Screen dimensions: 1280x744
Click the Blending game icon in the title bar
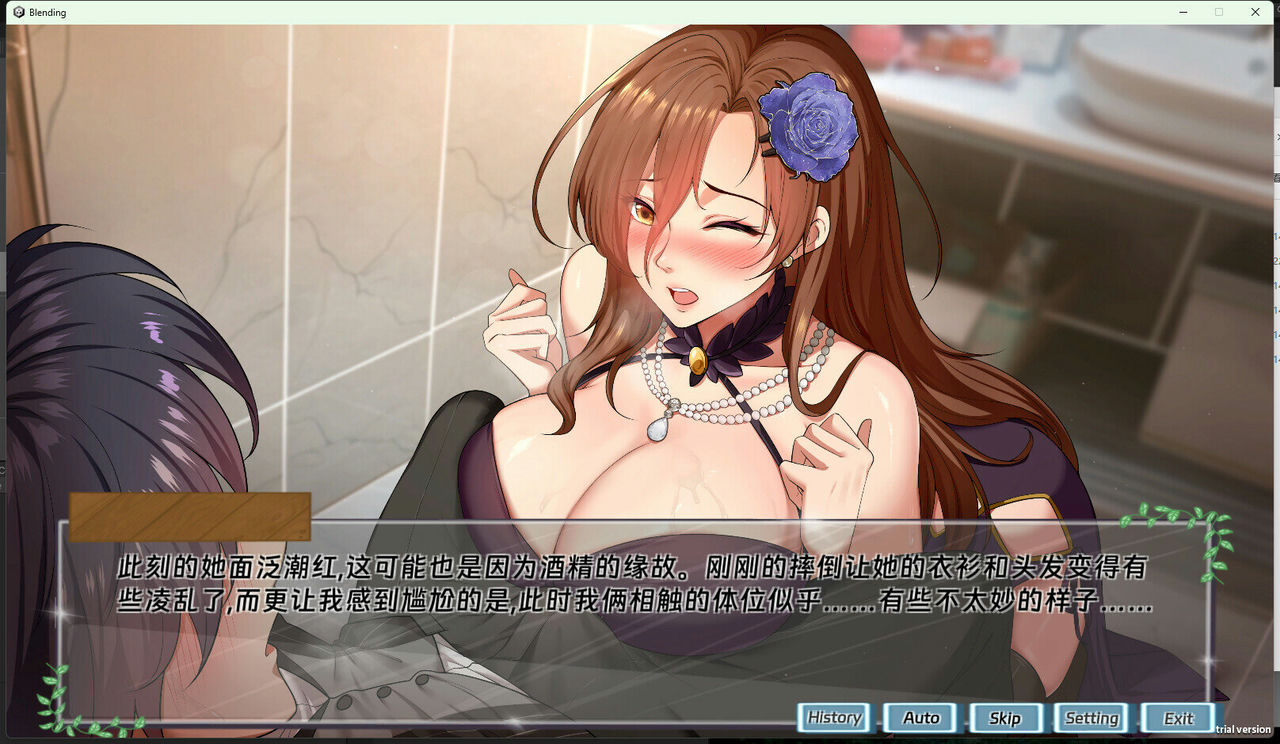click(x=19, y=12)
